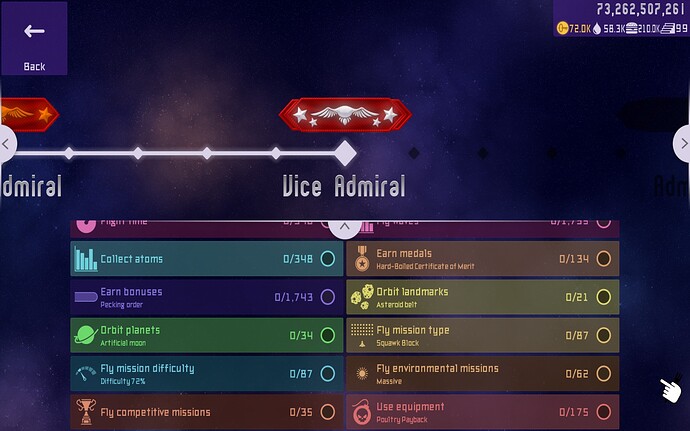Screen dimensions: 690x431
Task: Collapse the list with the up chevron
Action: click(344, 227)
